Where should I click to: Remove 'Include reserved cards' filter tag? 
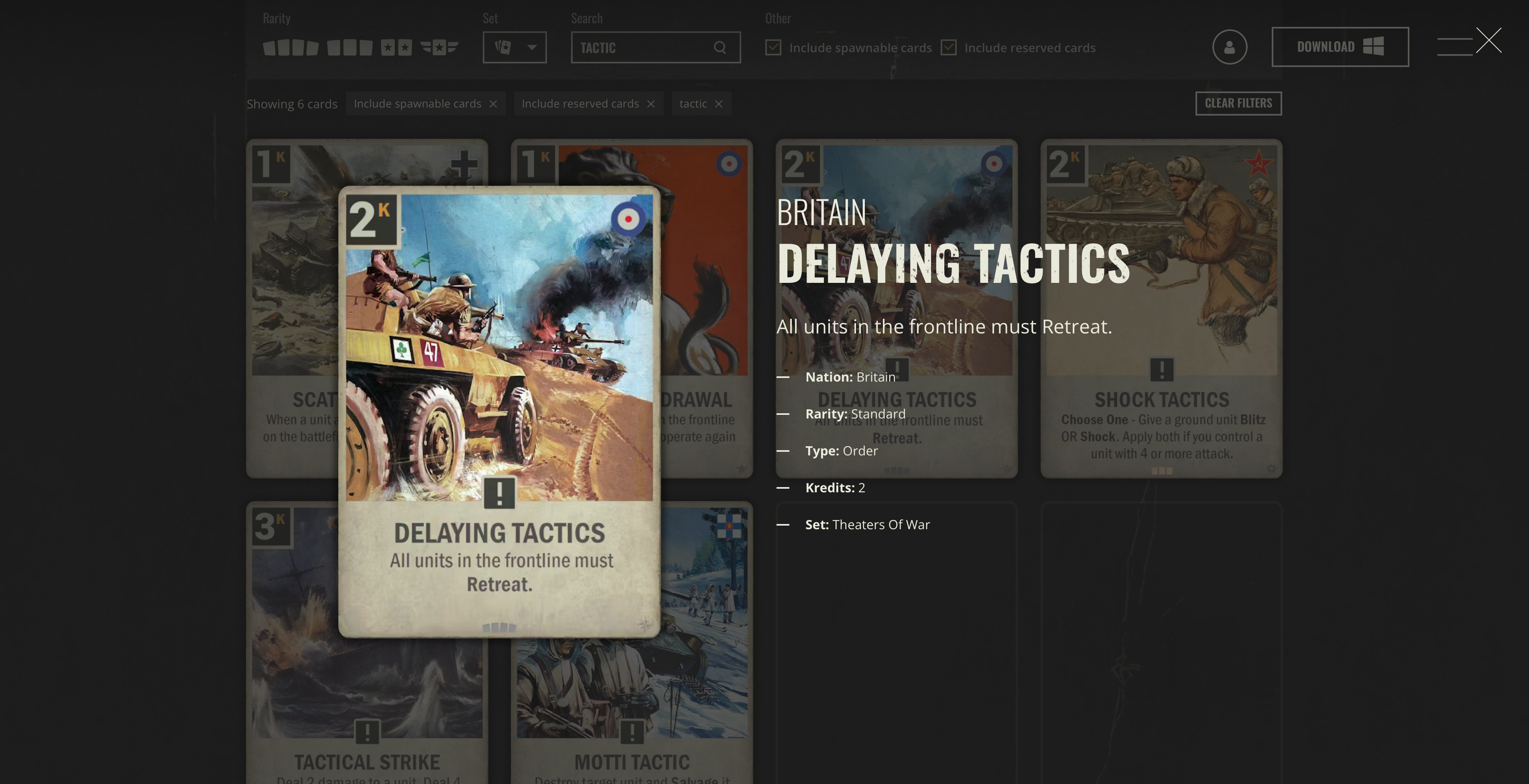tap(651, 104)
